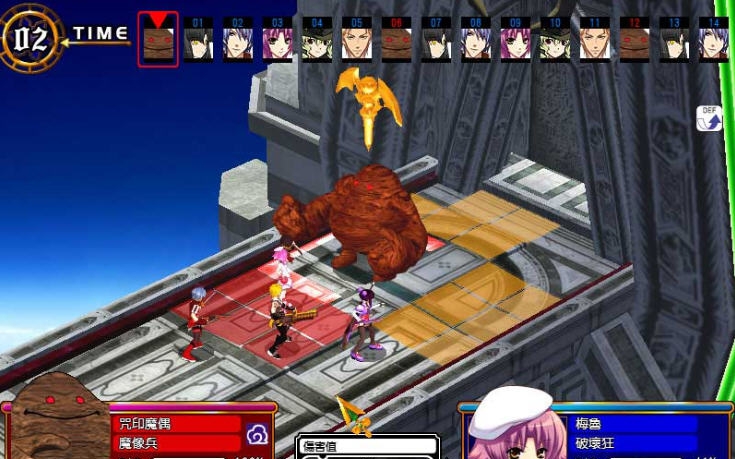Click the golem turn slot numbered 12
The width and height of the screenshot is (735, 459).
coord(634,41)
